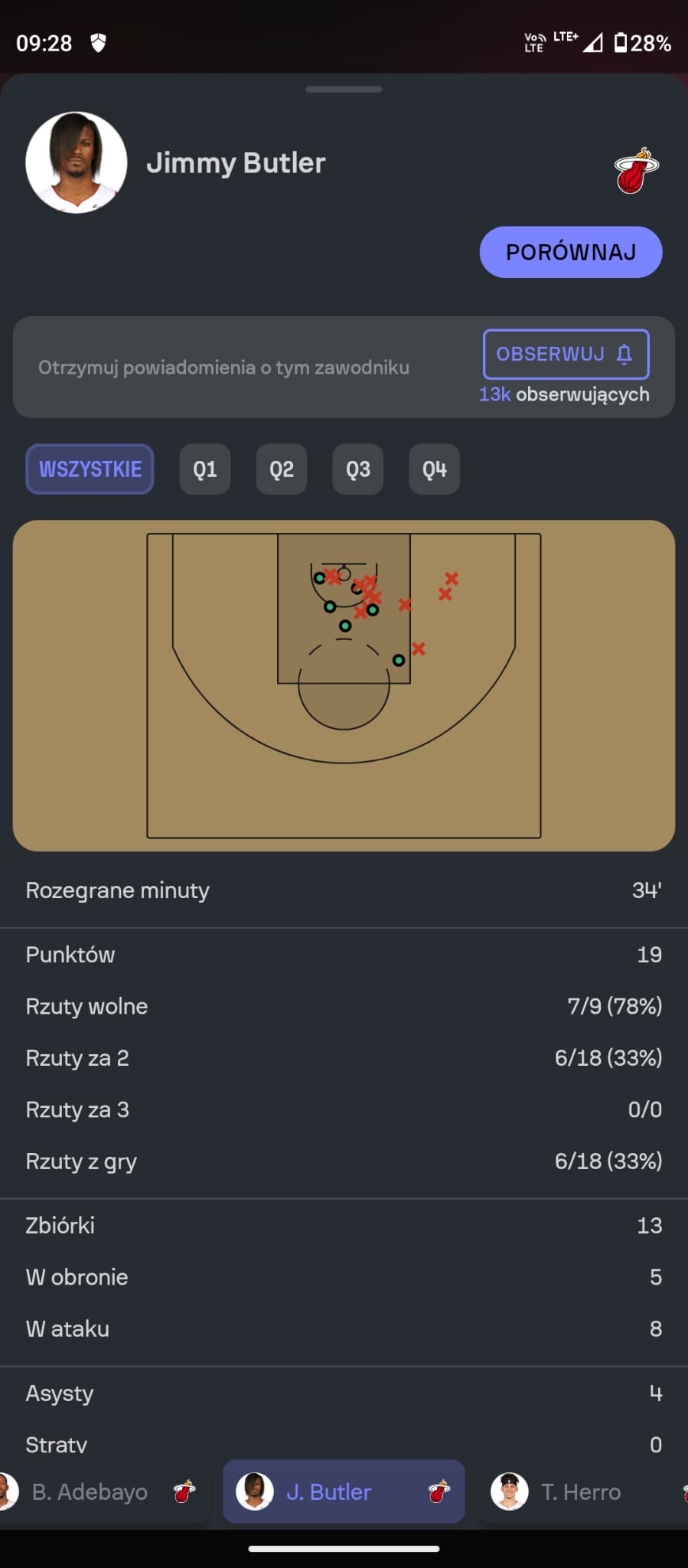This screenshot has width=688, height=1568.
Task: Choose the Q4 quarter filter
Action: tap(434, 469)
